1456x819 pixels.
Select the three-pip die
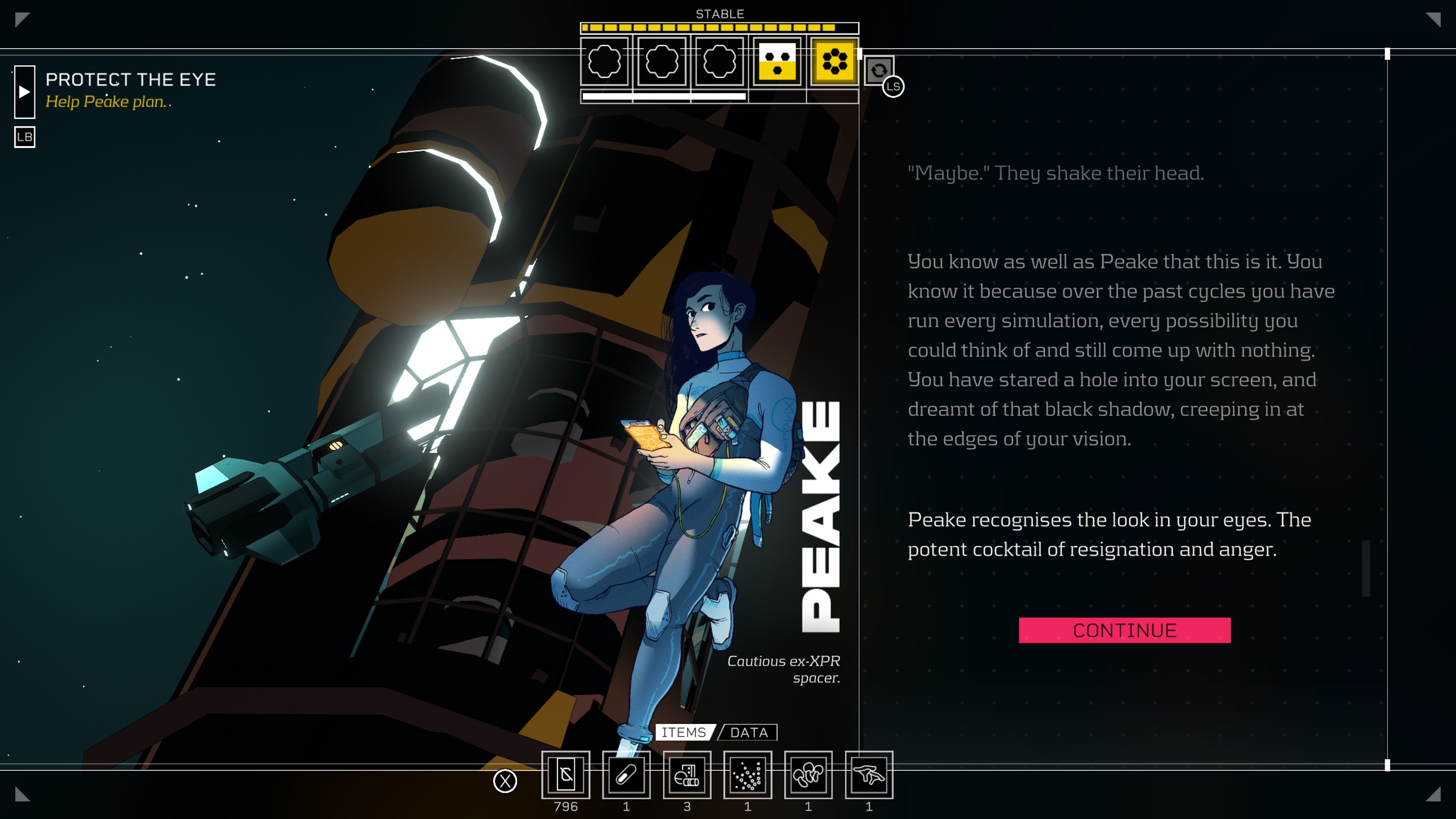(x=777, y=61)
